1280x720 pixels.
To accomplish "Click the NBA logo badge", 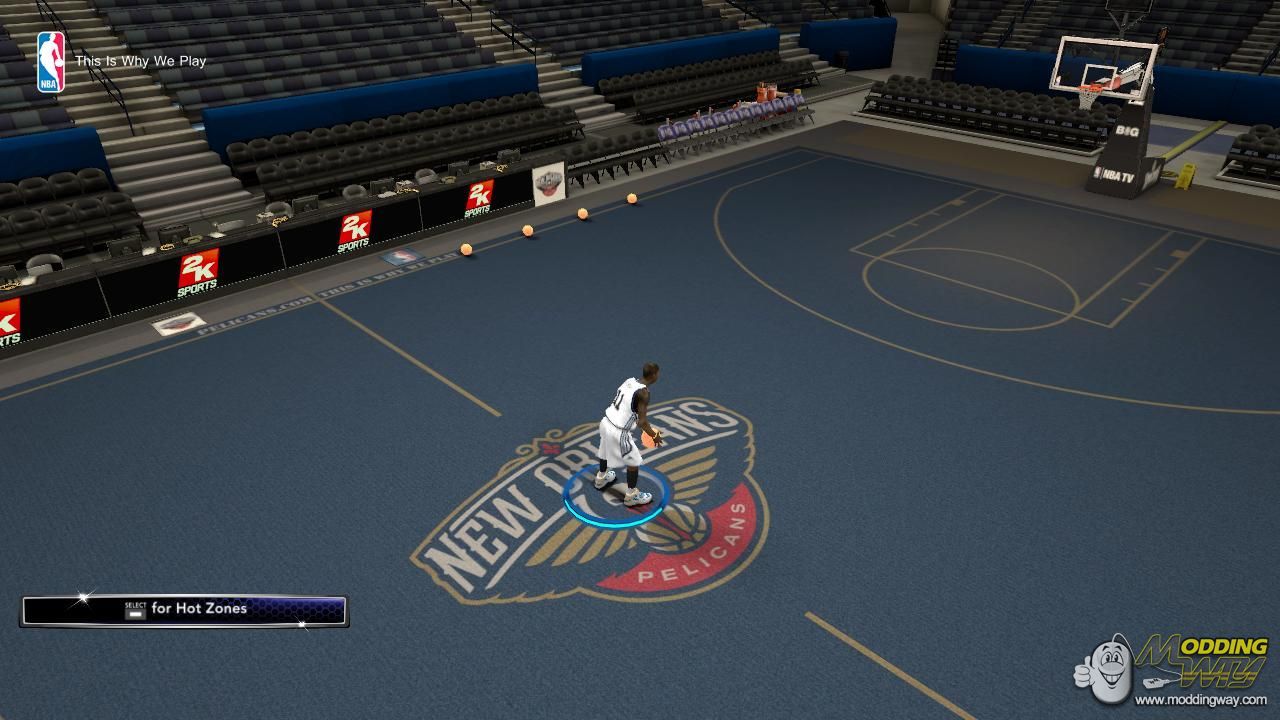I will pos(51,62).
